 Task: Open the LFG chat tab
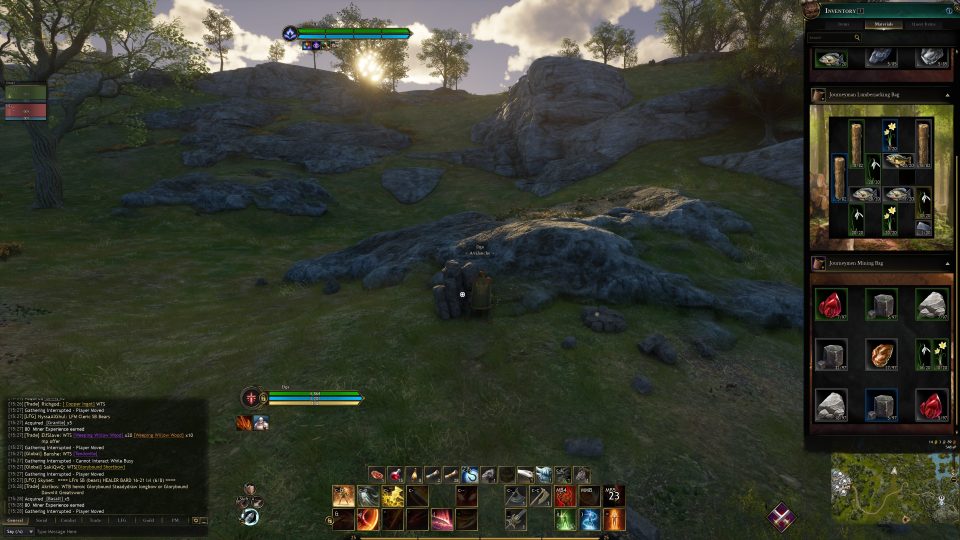point(121,520)
